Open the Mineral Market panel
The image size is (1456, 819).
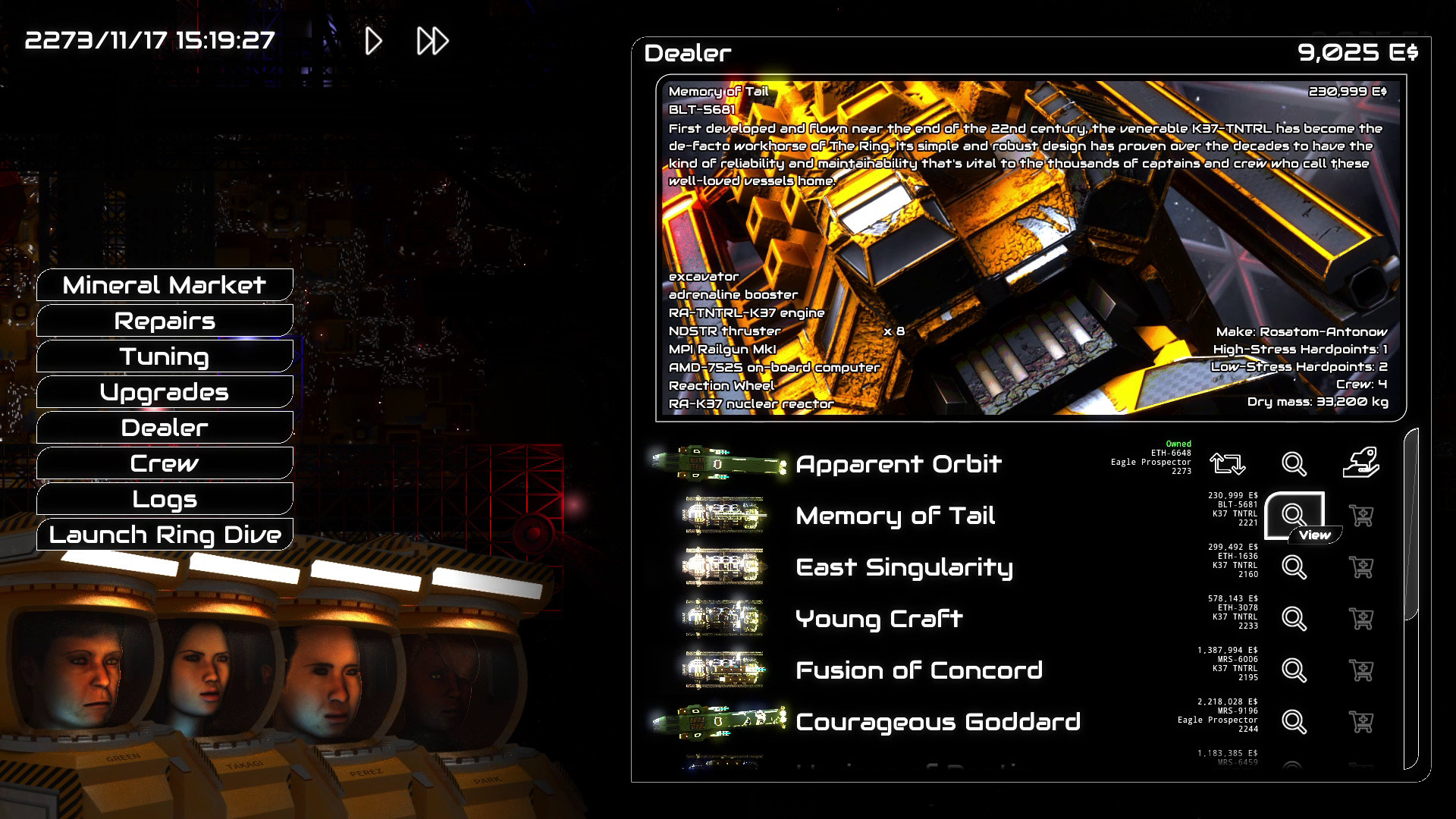point(164,285)
